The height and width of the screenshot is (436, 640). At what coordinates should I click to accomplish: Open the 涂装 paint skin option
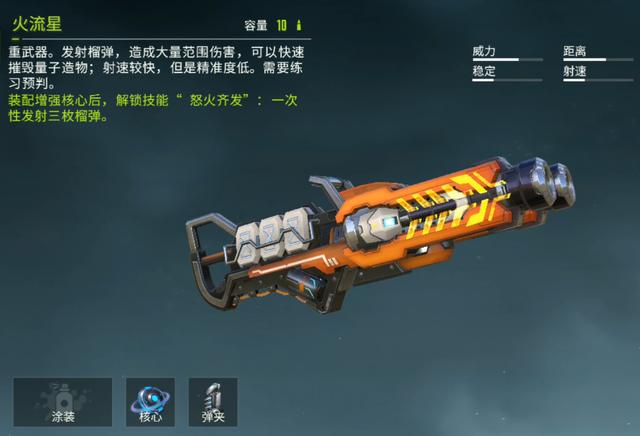[62, 401]
